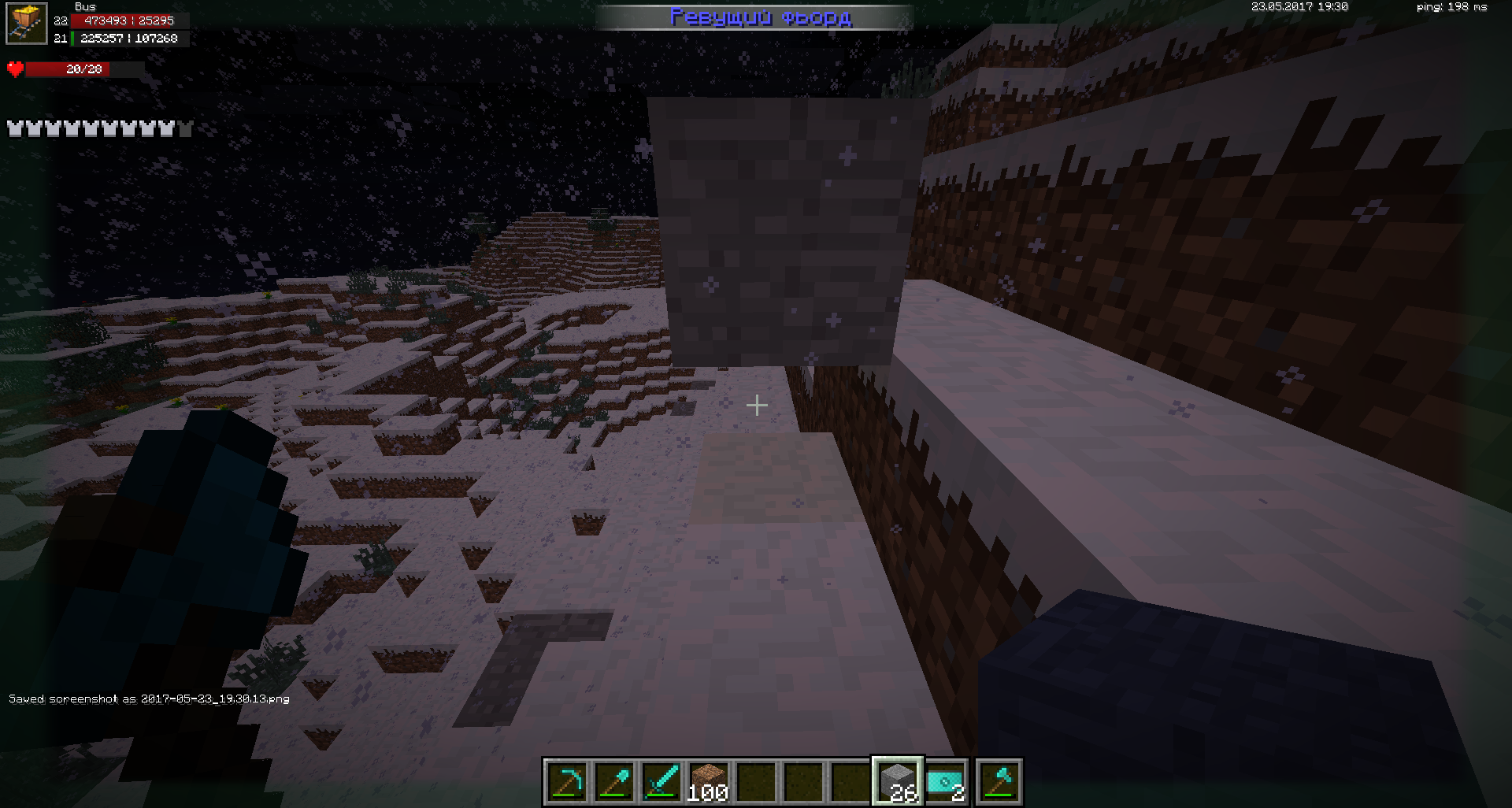
Task: Select the stone block stack of 26
Action: point(898,782)
